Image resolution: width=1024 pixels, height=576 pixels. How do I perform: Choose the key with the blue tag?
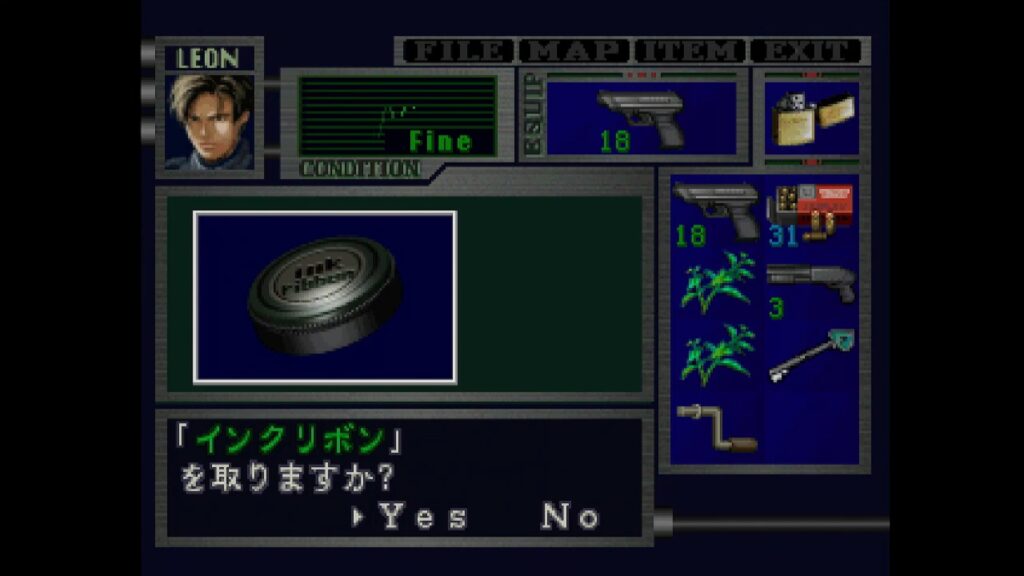click(x=809, y=357)
